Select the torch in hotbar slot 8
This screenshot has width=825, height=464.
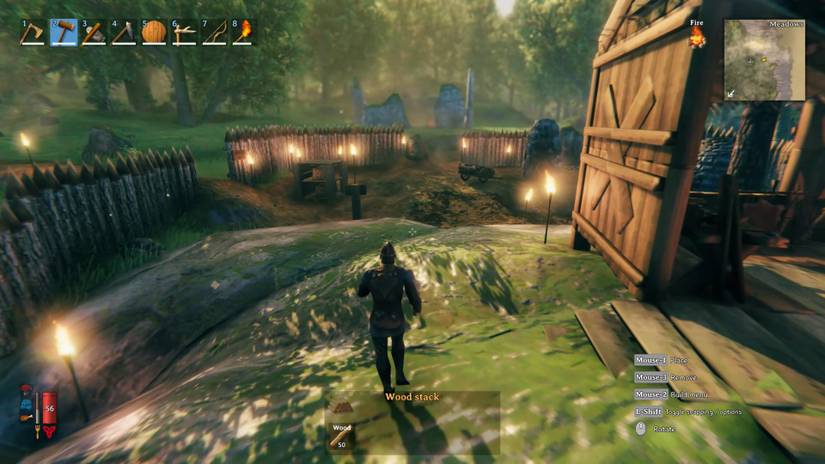point(243,32)
